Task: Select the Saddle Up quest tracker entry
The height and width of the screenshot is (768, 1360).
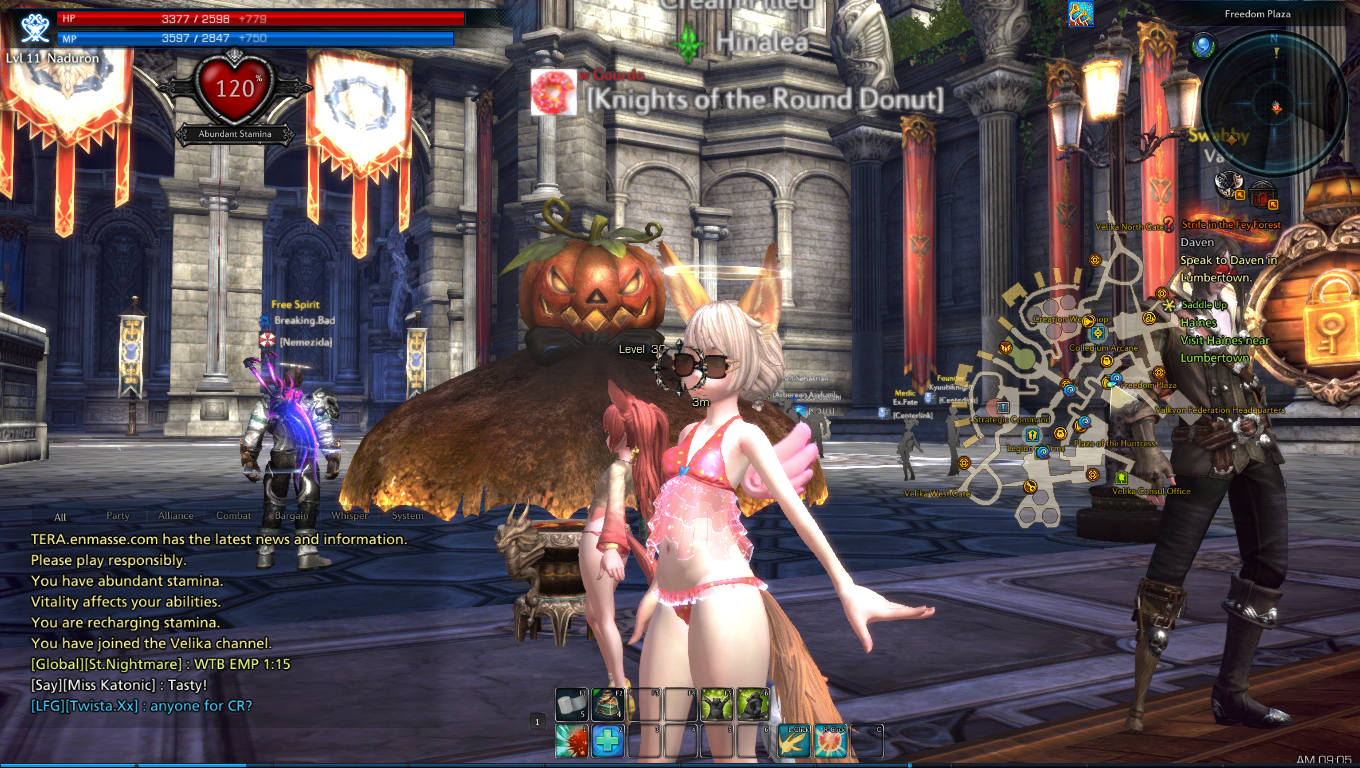Action: point(1204,305)
